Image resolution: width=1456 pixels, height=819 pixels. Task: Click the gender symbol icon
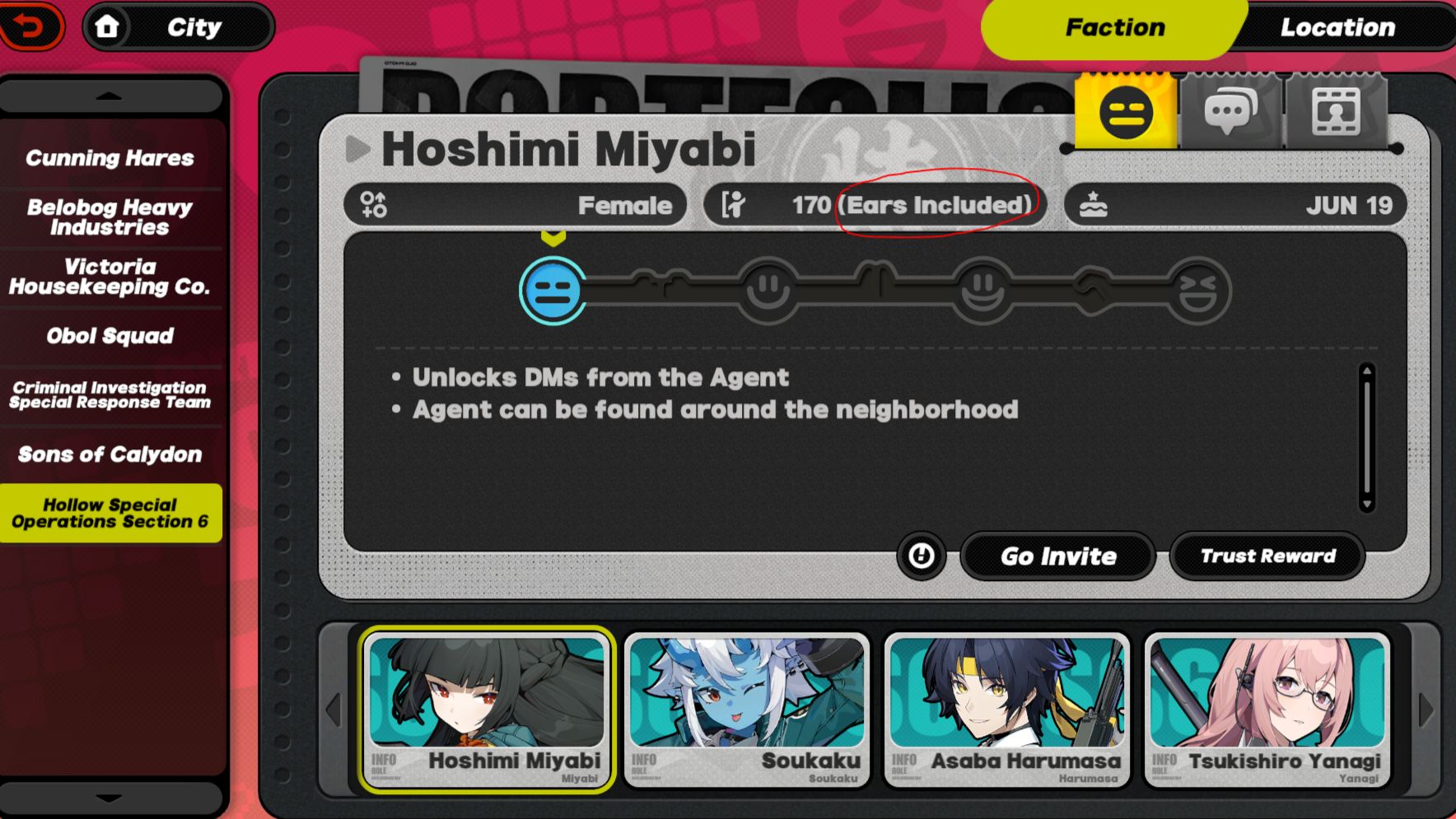(373, 205)
